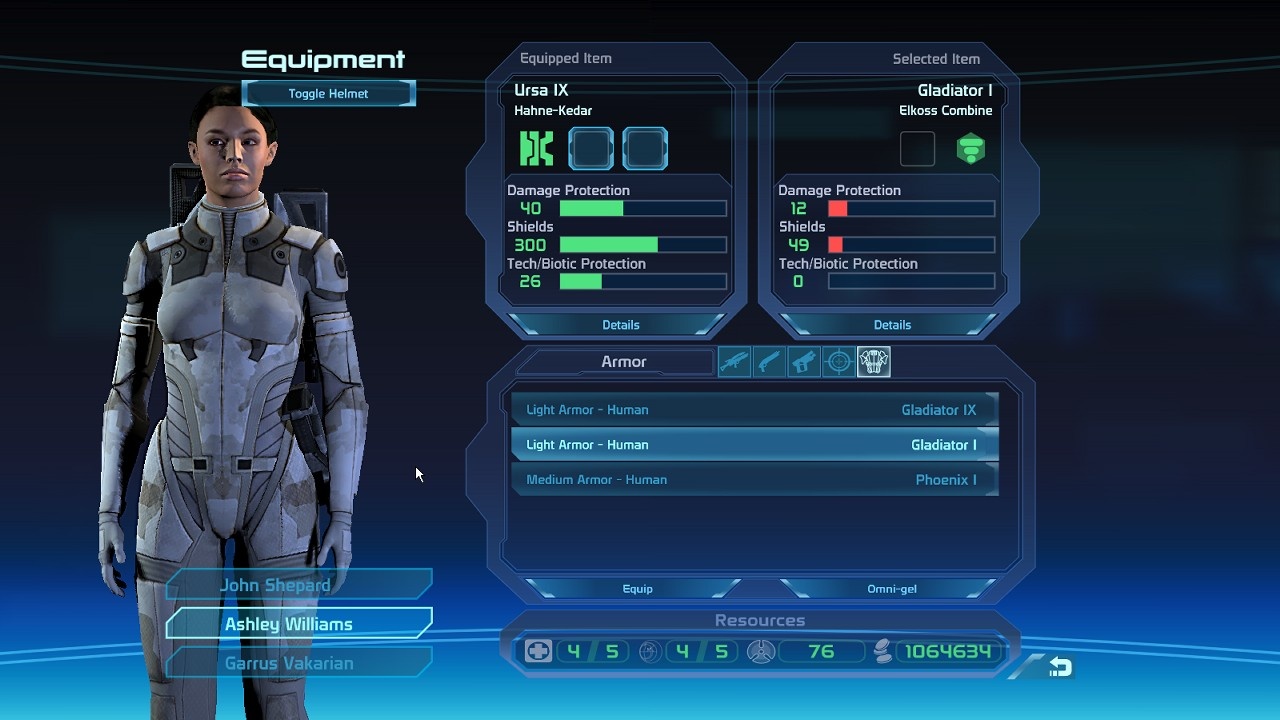This screenshot has width=1280, height=720.
Task: Toggle Helmet on Ashley's armor
Action: click(x=328, y=94)
